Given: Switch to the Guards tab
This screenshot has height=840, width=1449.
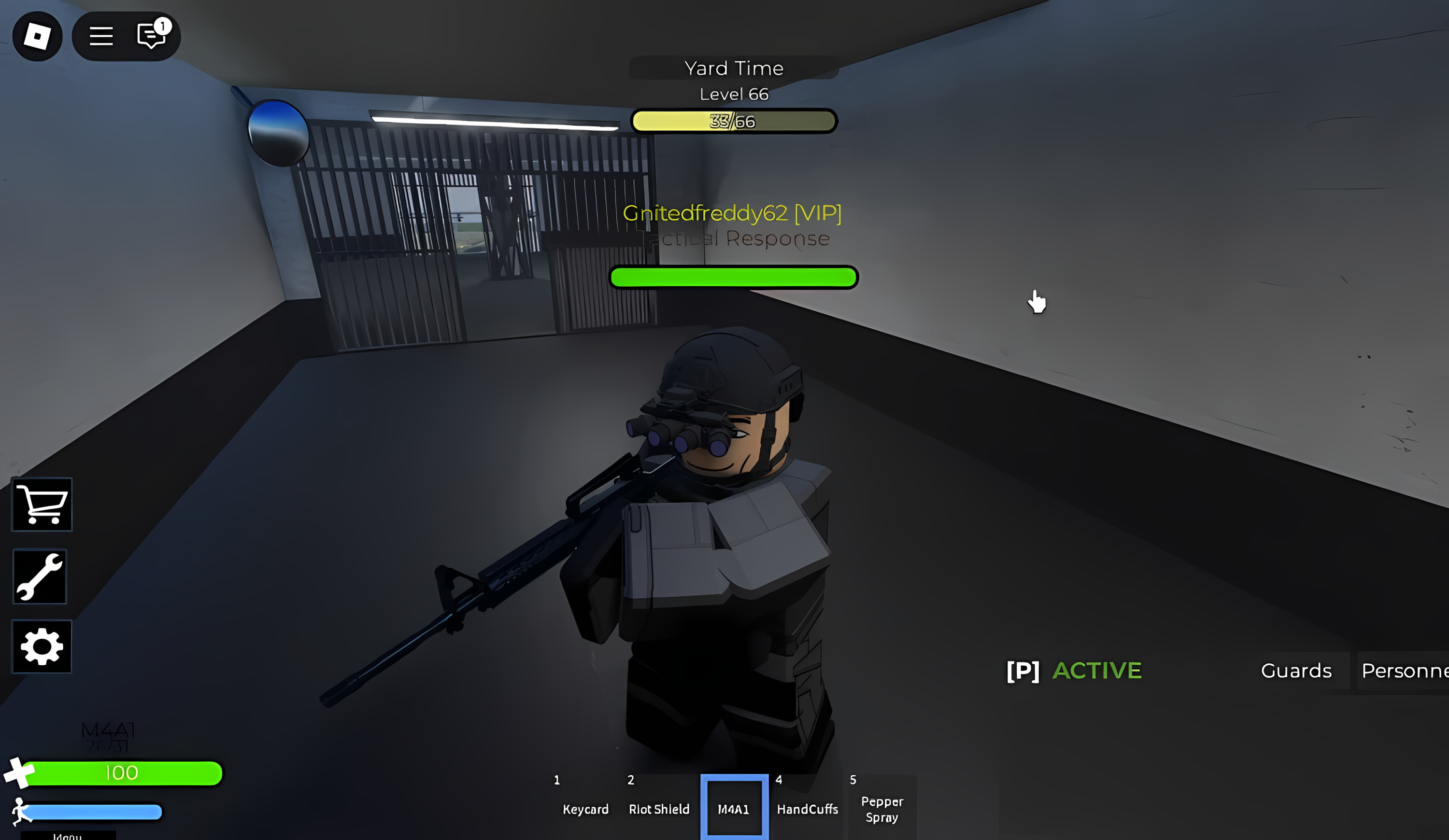Looking at the screenshot, I should point(1297,671).
